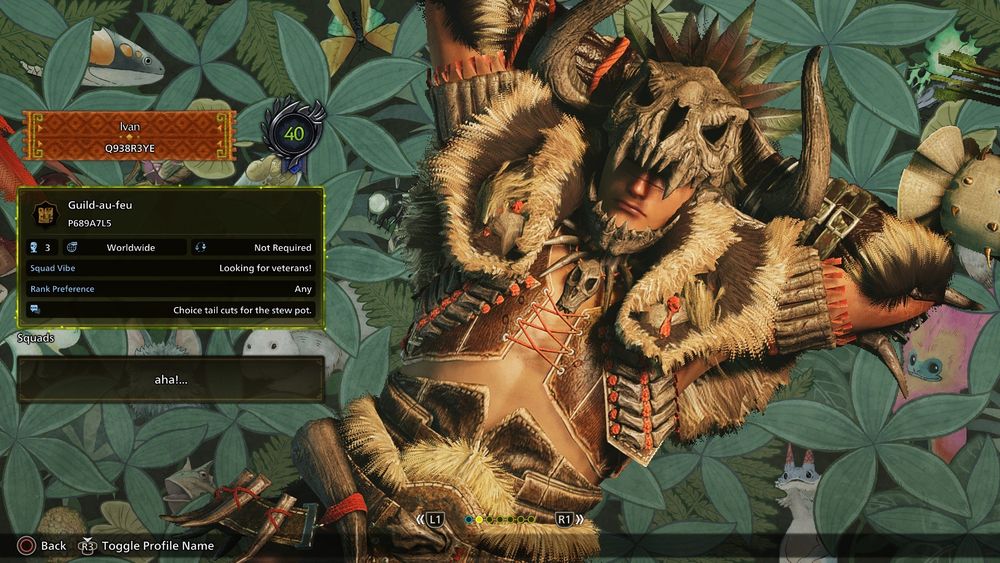Click the Guild-au-feu squad emblem icon
This screenshot has width=1000, height=563.
[45, 212]
